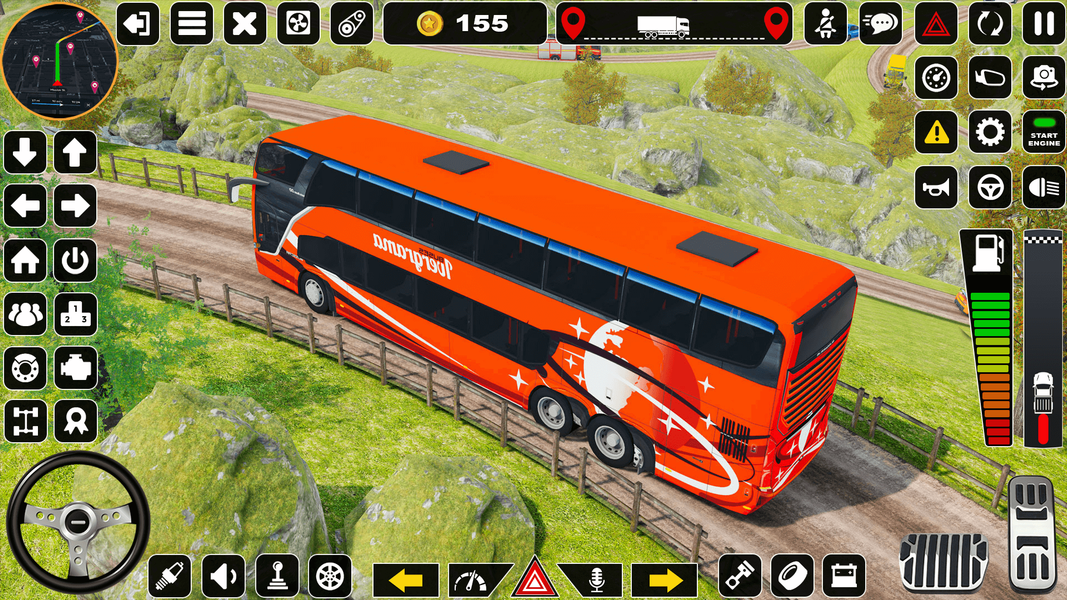Switch camera view with the camera icon
This screenshot has height=600, width=1067.
[x=1043, y=77]
